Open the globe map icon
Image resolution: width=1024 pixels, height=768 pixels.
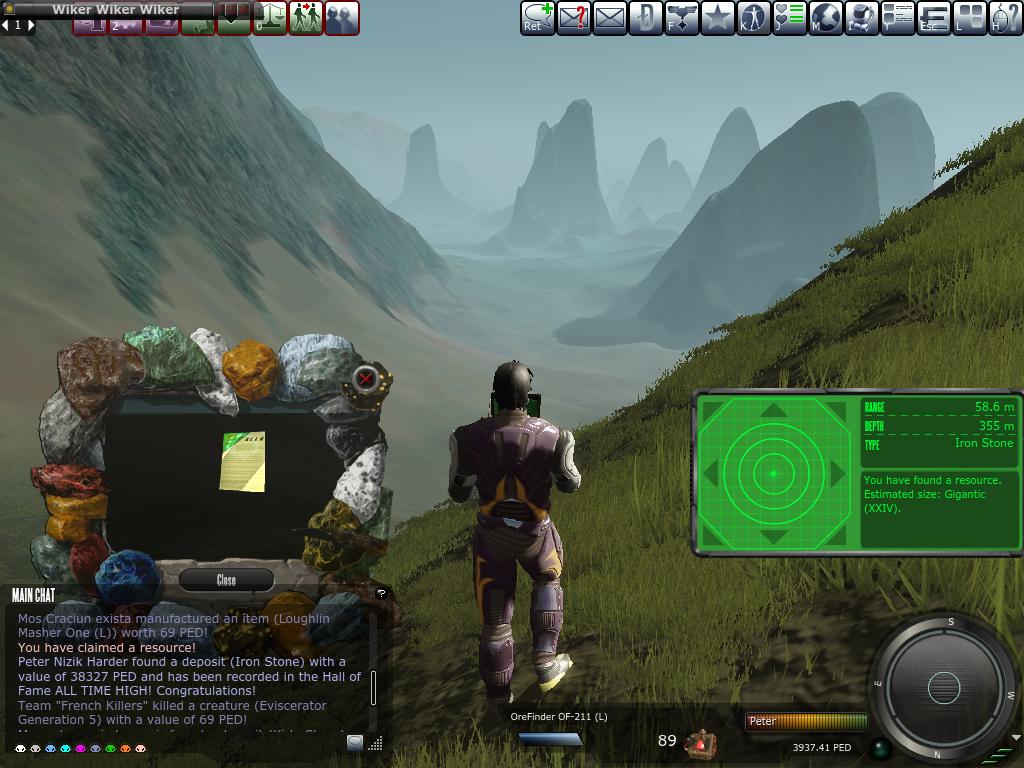tap(826, 18)
